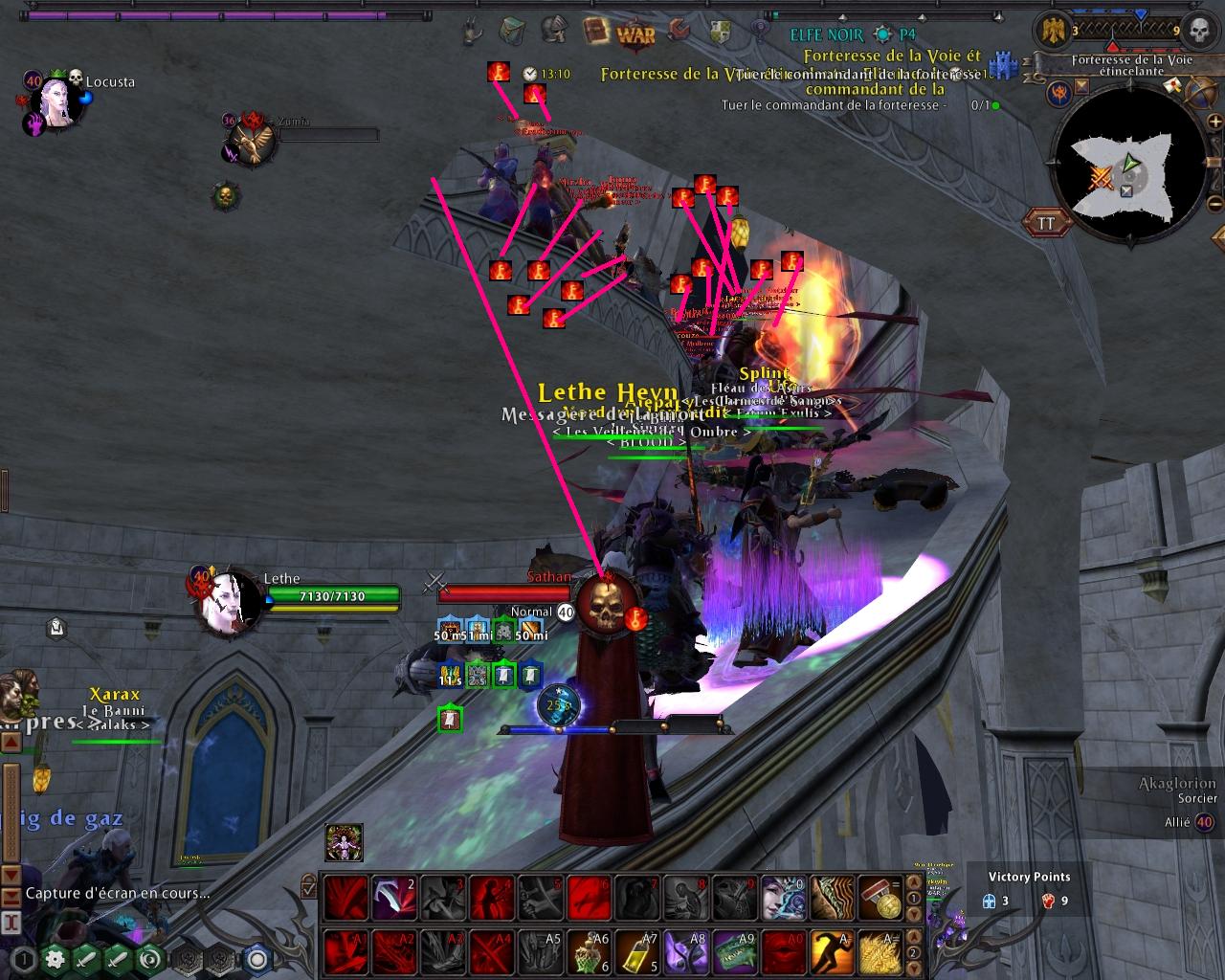1225x980 pixels.
Task: Use the green potion with 6 charges
Action: (x=590, y=951)
